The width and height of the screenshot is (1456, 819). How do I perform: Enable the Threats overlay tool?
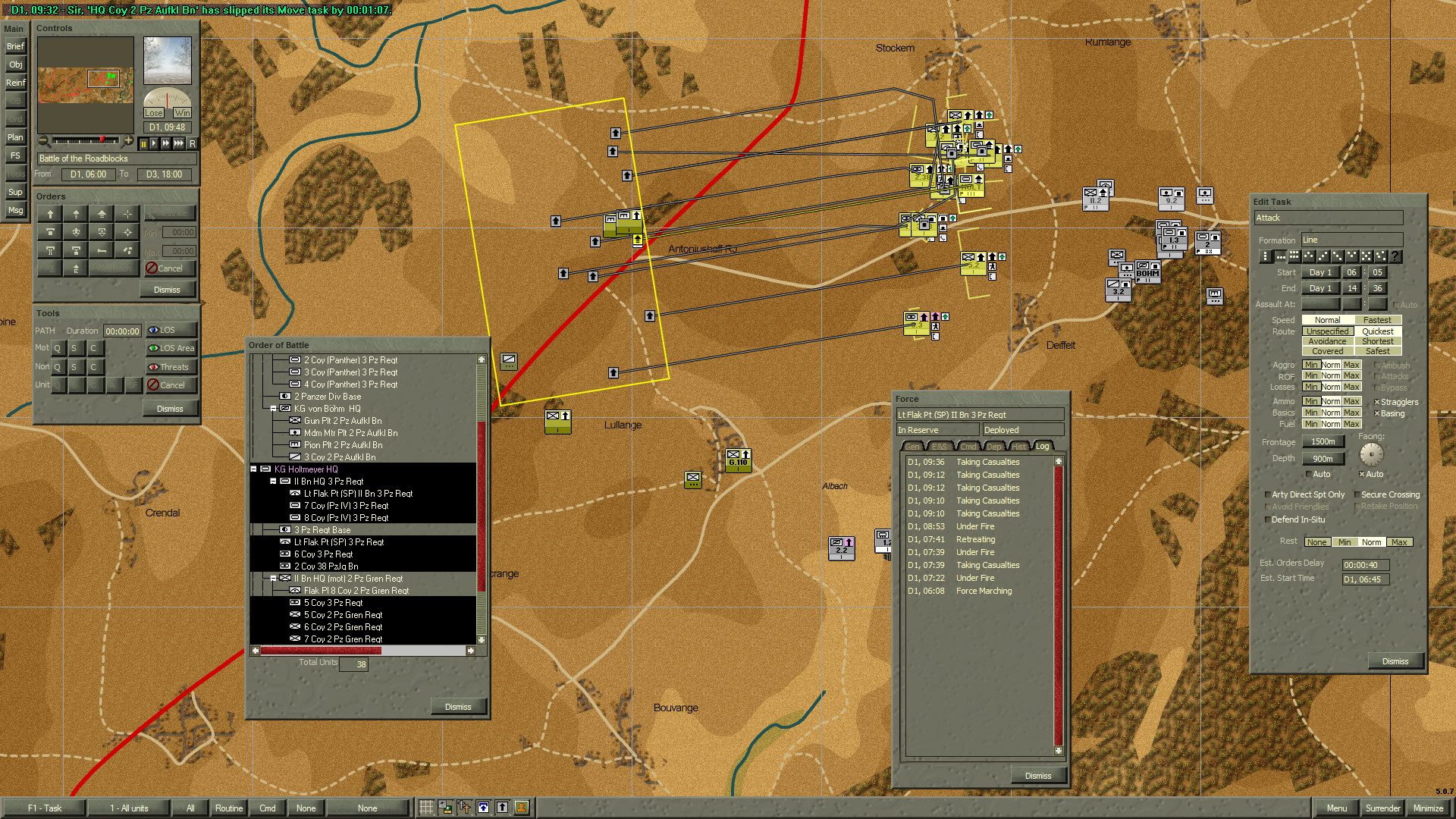(171, 367)
